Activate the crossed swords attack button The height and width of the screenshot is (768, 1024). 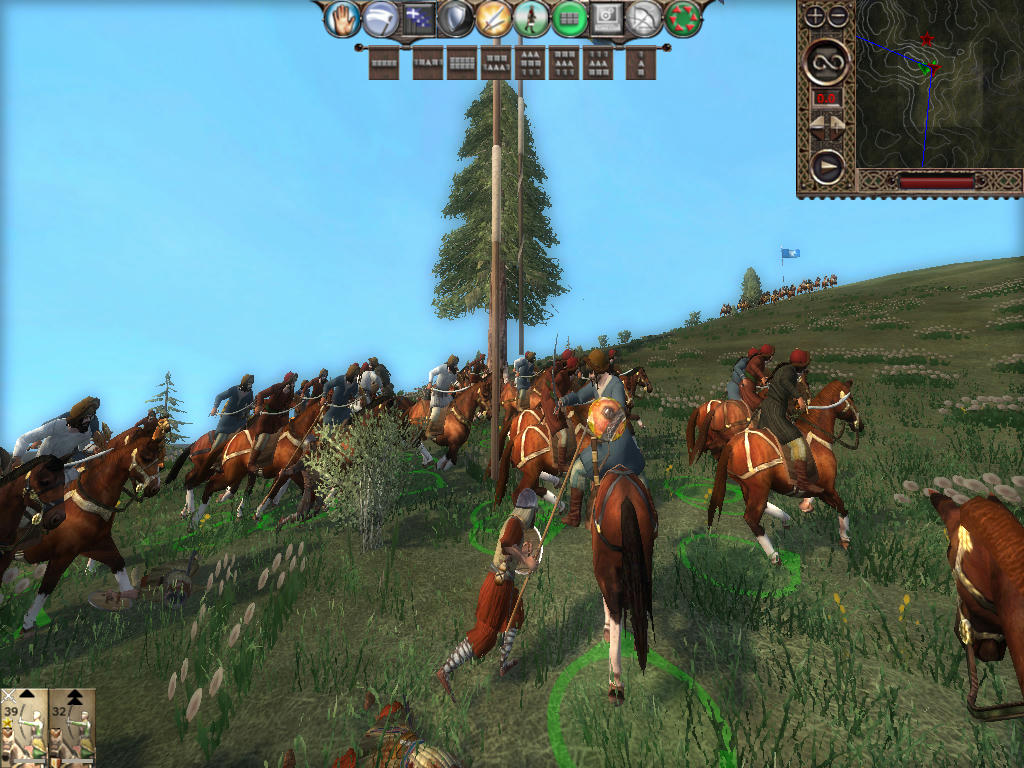[493, 18]
